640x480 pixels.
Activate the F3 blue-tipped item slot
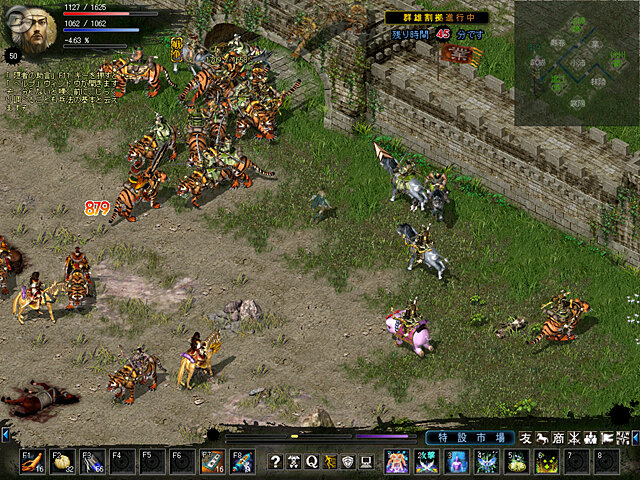(92, 460)
